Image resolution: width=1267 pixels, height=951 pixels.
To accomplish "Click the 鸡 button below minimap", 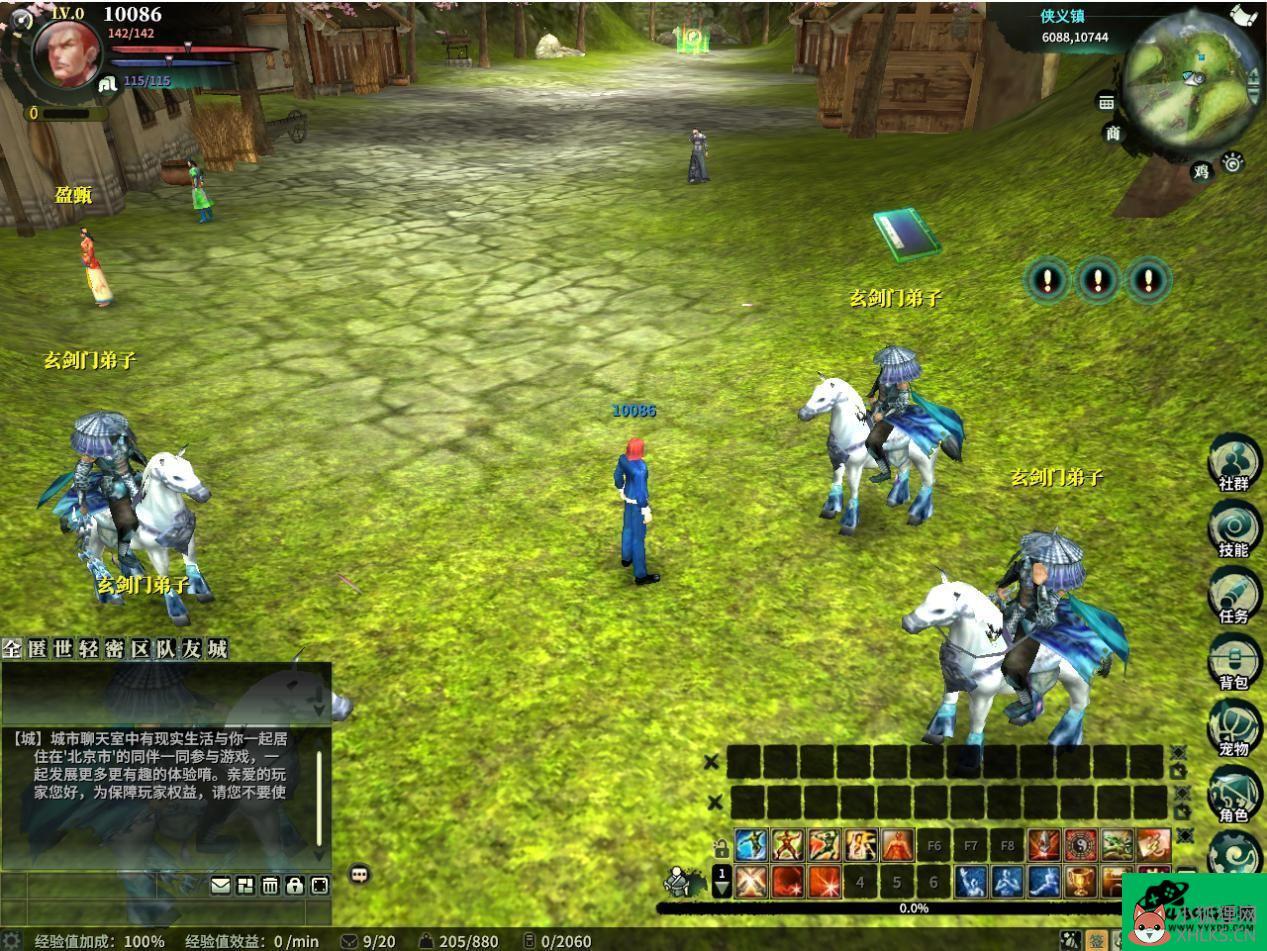I will click(1201, 171).
